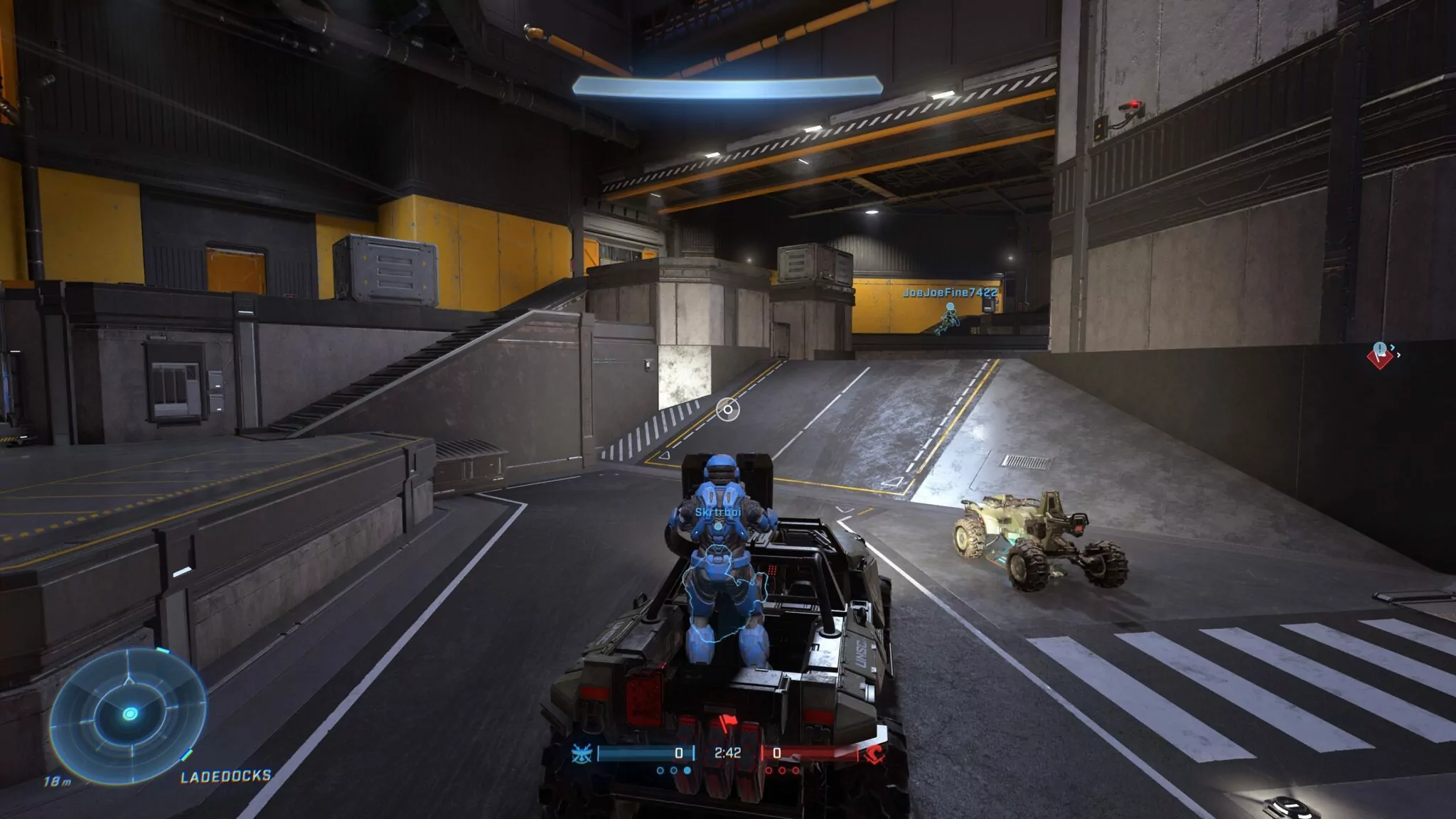This screenshot has height=819, width=1456.
Task: Select the red flag objective marker
Action: pos(1380,354)
